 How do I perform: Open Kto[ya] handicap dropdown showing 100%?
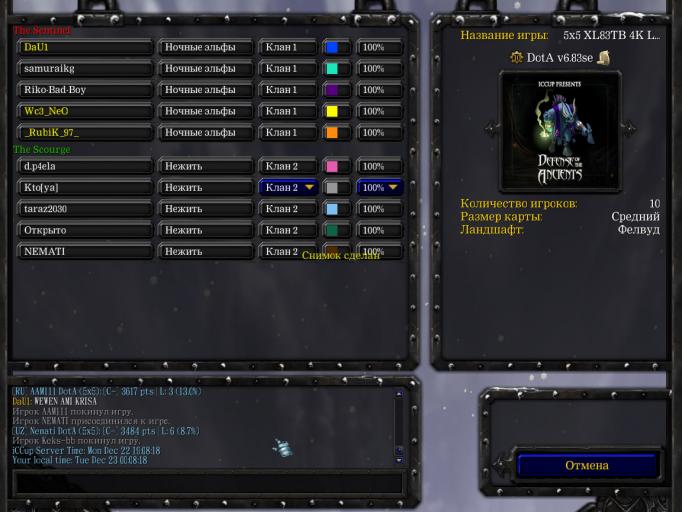click(380, 187)
